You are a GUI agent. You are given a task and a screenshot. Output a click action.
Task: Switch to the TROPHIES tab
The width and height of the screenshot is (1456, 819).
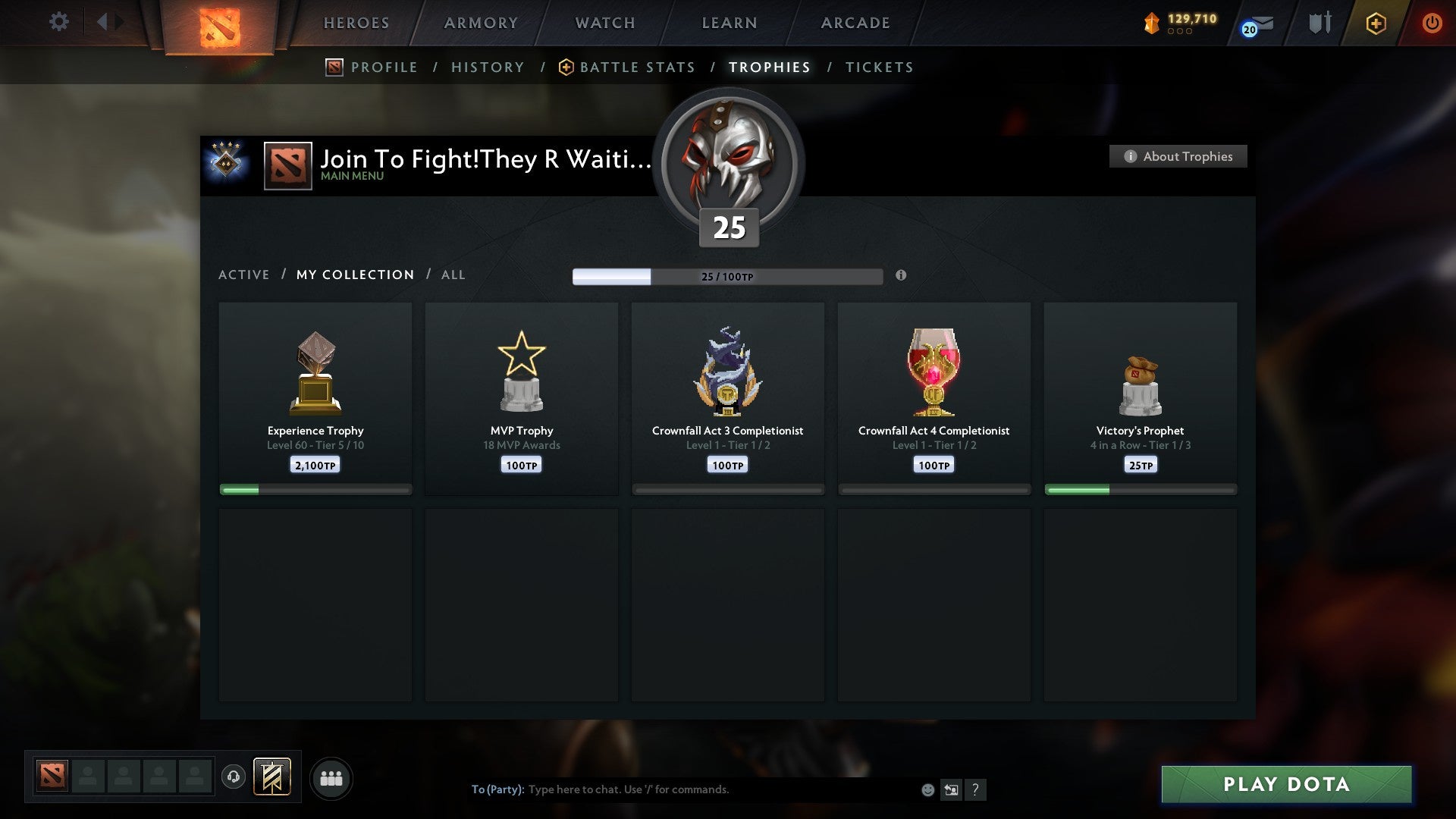768,67
